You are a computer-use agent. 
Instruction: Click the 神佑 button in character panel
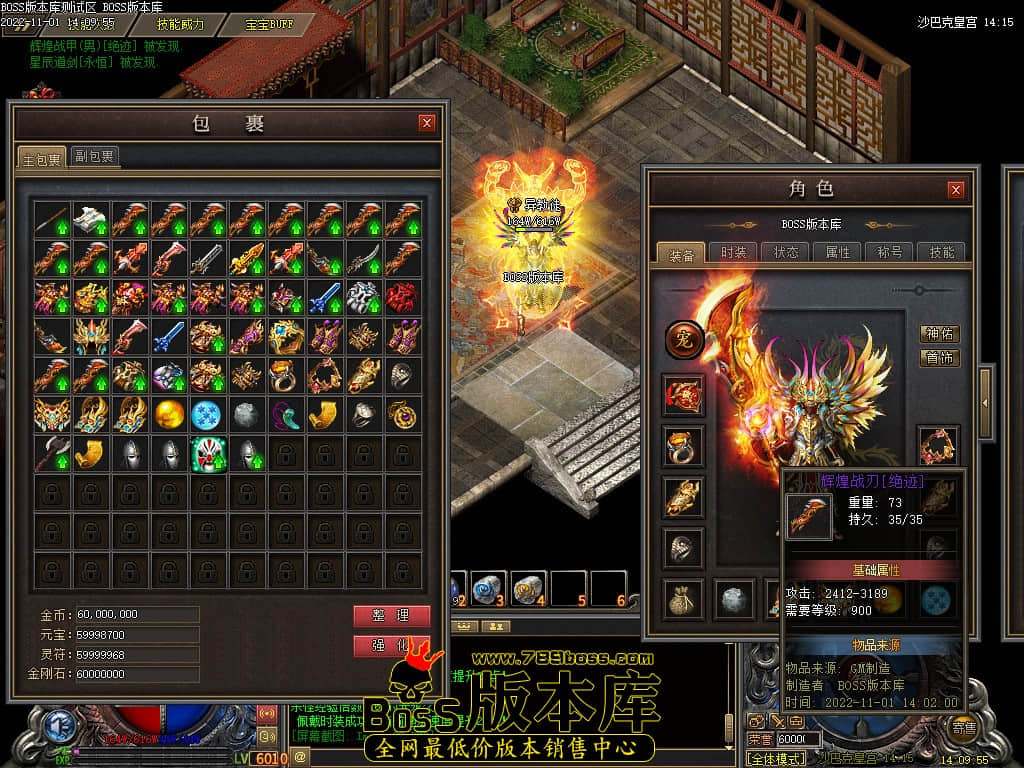click(x=939, y=334)
